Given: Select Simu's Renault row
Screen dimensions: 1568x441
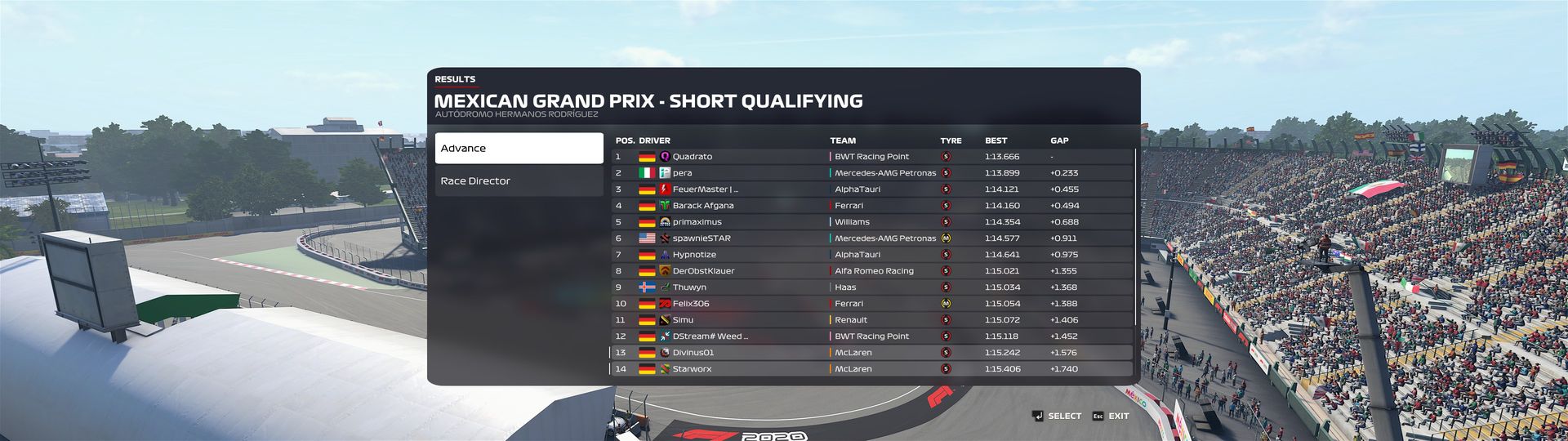Looking at the screenshot, I should click(871, 320).
